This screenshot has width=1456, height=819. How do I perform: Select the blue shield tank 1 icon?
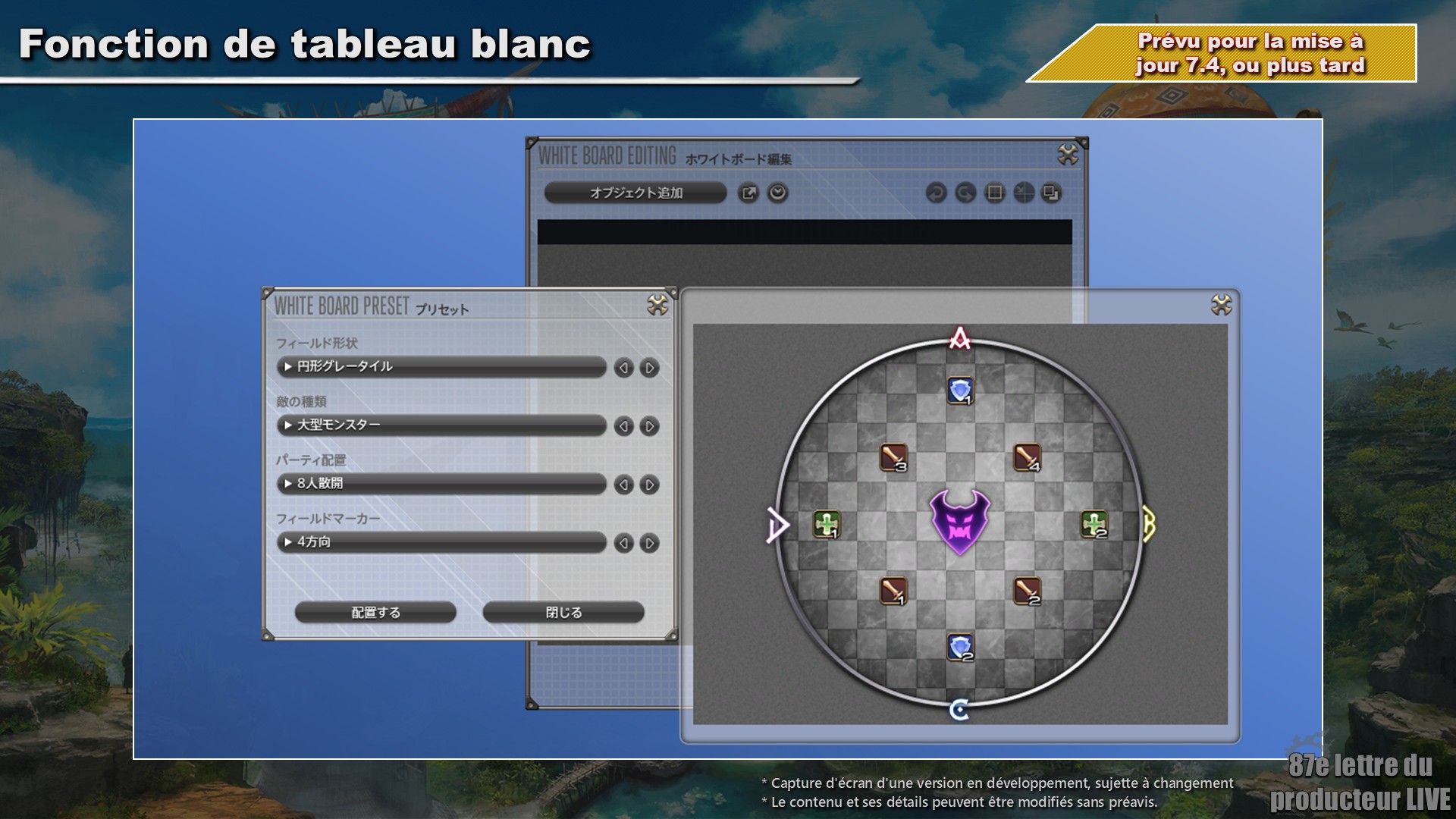point(960,391)
